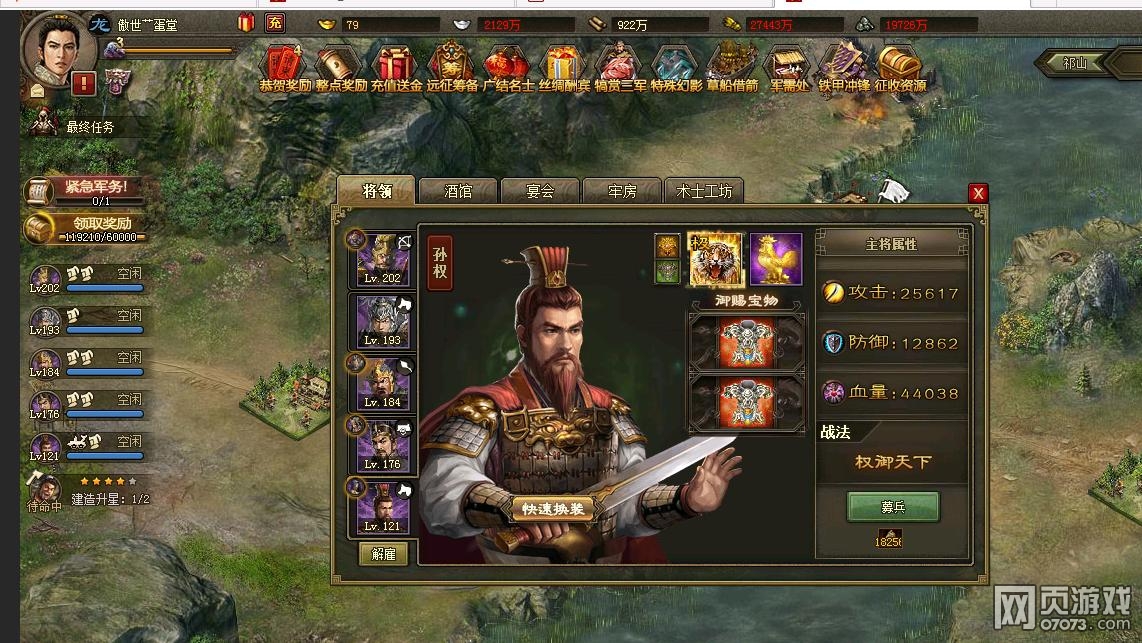The image size is (1142, 643).
Task: Switch to the 术士工坊 tab
Action: click(704, 191)
